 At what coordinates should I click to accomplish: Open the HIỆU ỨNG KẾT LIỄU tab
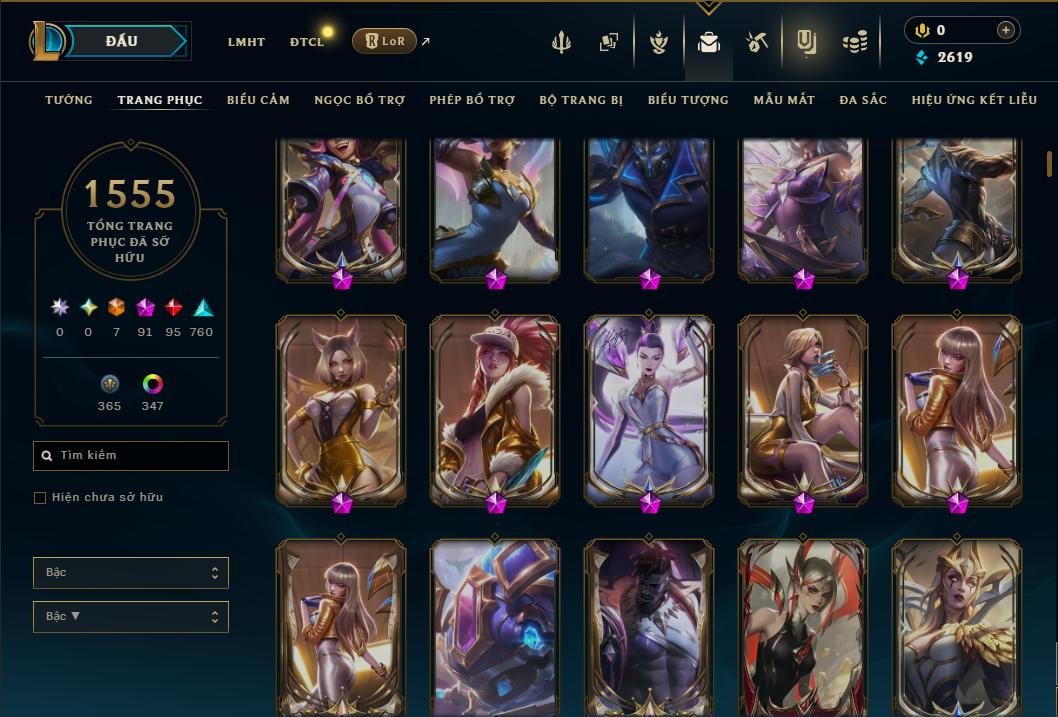974,100
